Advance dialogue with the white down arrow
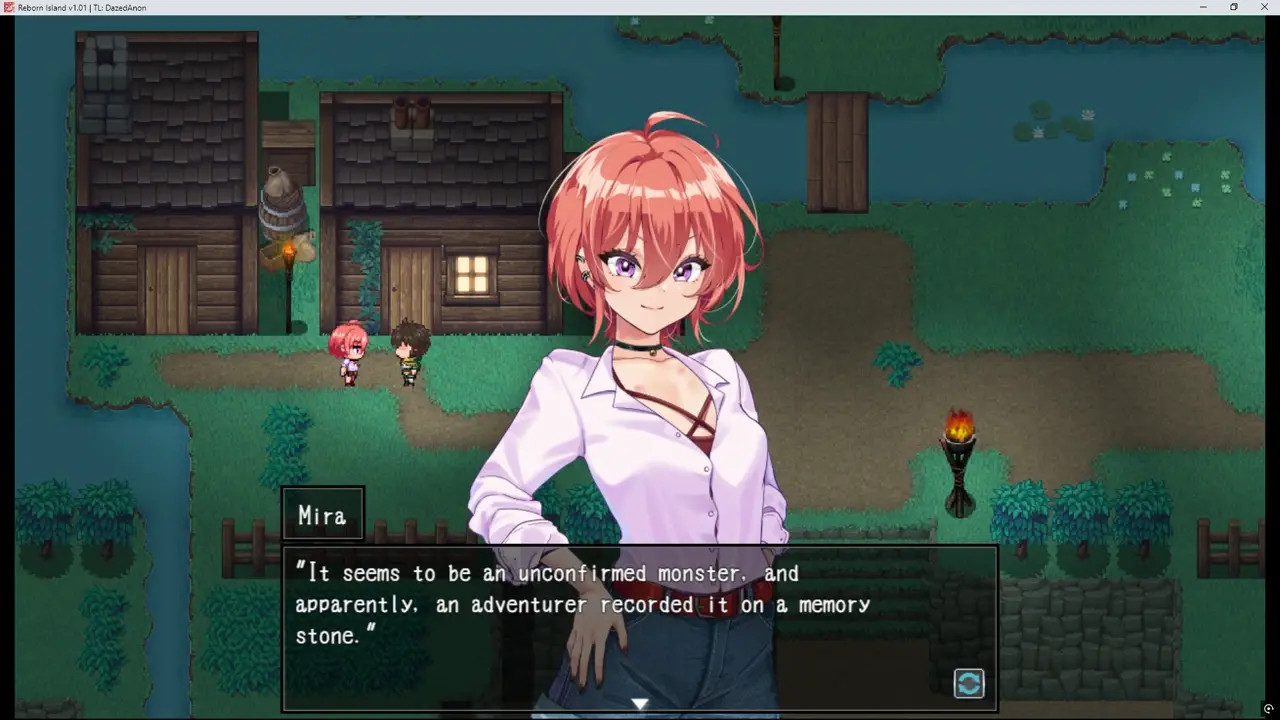 (640, 704)
